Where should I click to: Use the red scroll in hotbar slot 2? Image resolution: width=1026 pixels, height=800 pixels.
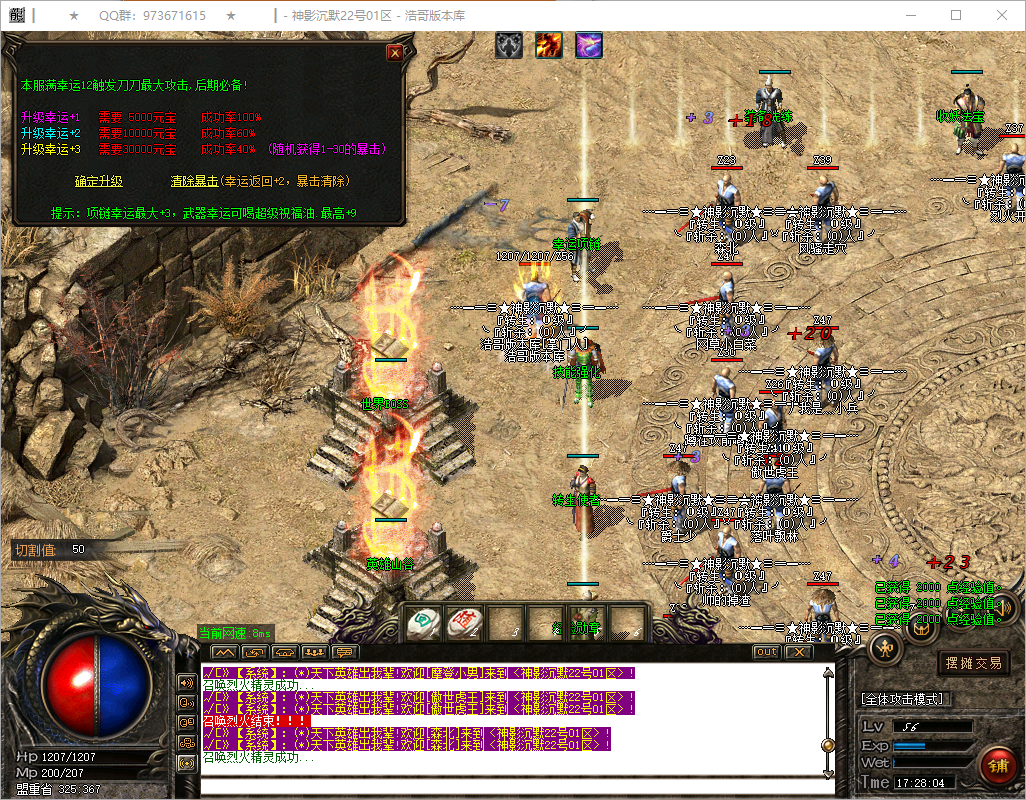point(464,623)
